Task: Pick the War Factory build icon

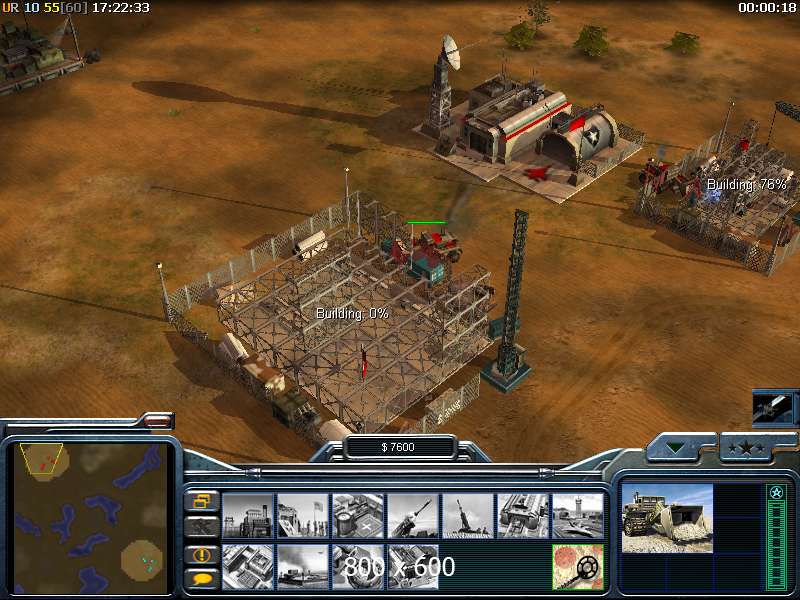Action: pos(523,515)
